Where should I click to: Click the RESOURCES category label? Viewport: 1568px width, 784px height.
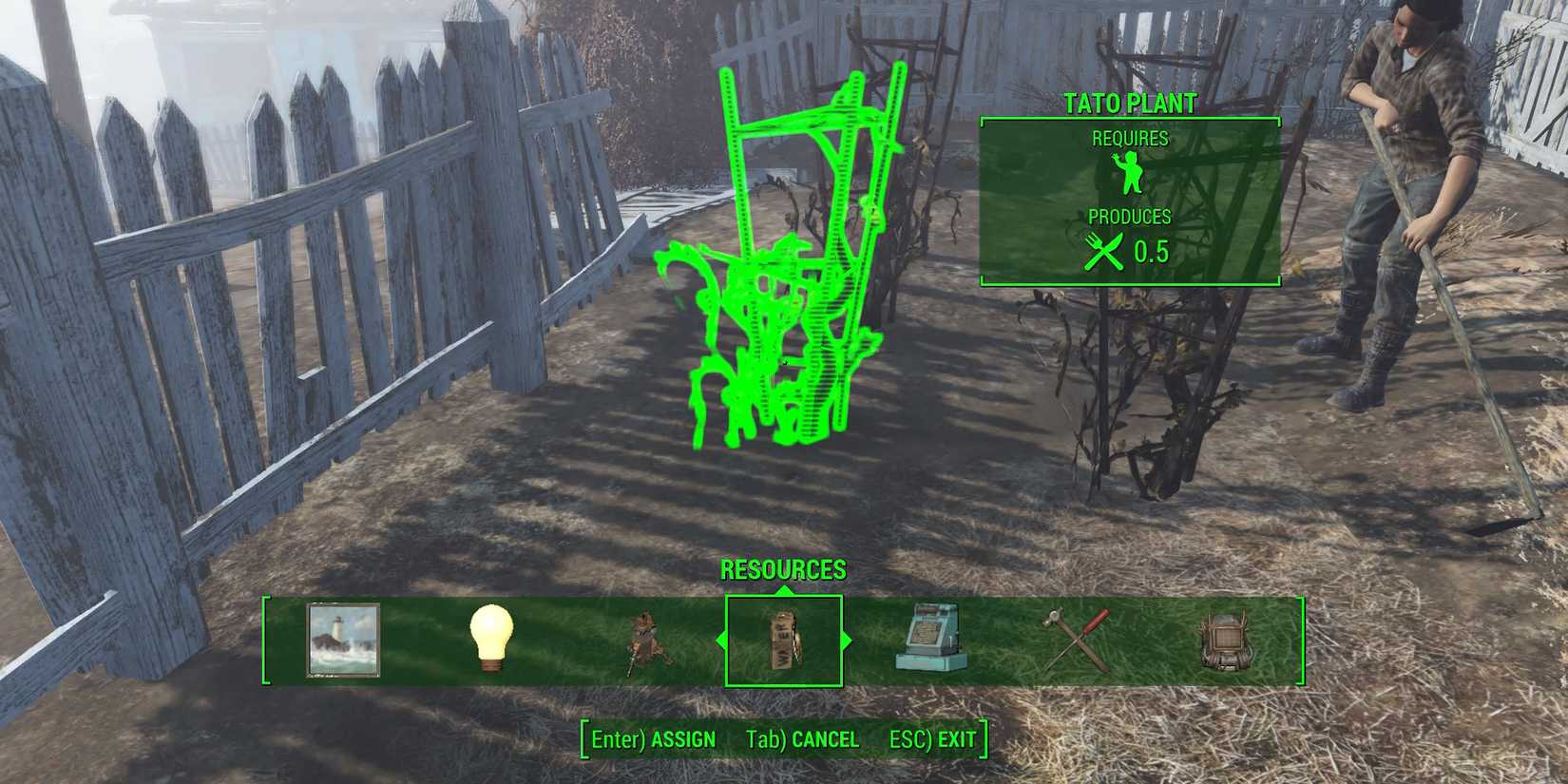pyautogui.click(x=784, y=571)
